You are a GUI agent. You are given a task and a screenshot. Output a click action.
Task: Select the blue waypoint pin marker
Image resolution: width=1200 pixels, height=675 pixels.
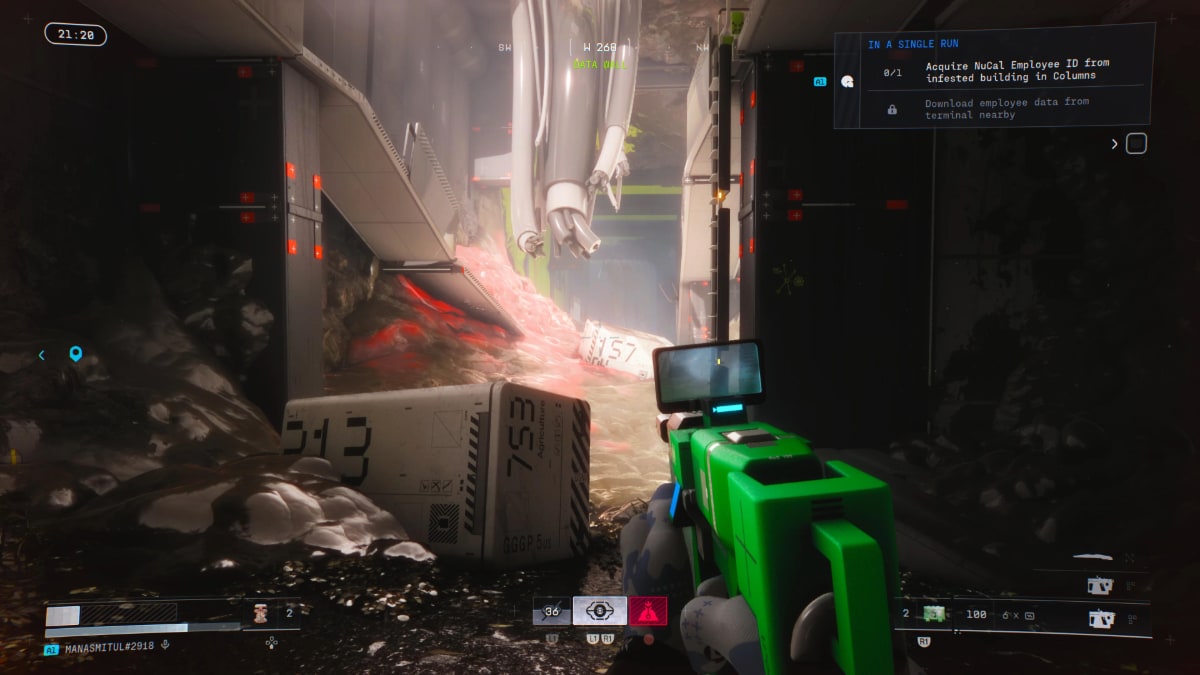[x=75, y=354]
